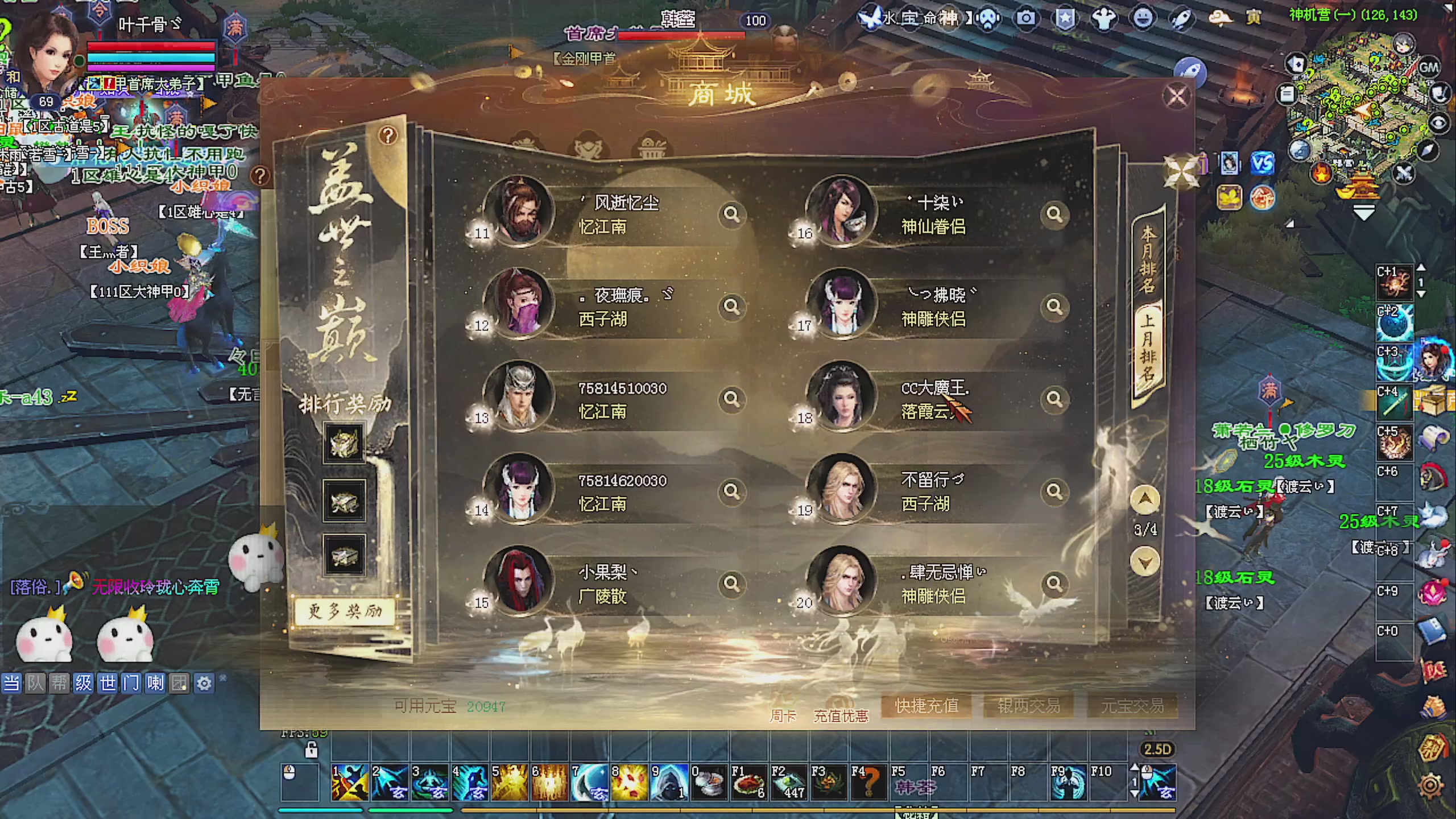Open the 充值优惠 recharge offer link
The image size is (1456, 819).
[x=841, y=716]
